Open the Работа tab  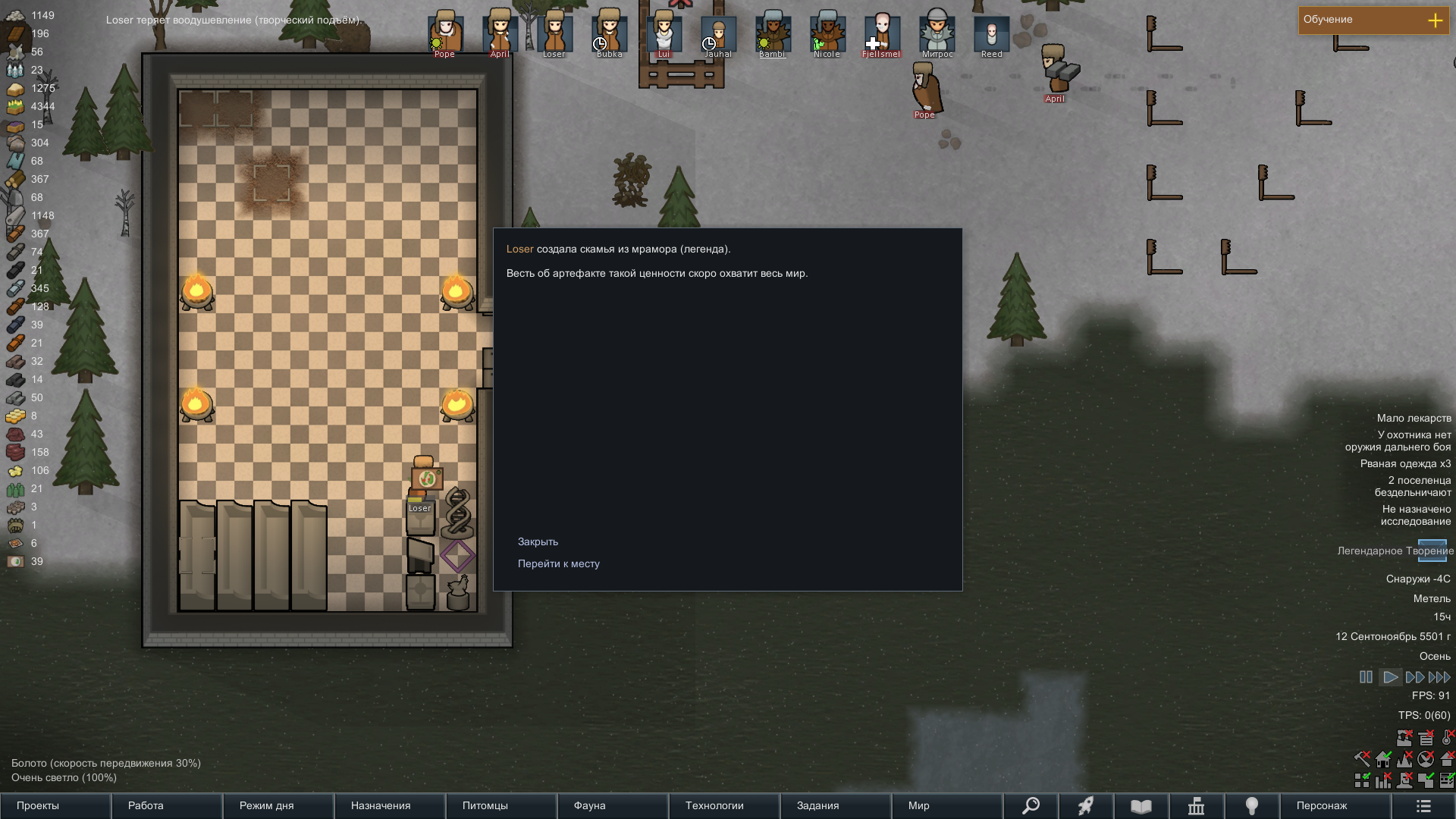146,805
